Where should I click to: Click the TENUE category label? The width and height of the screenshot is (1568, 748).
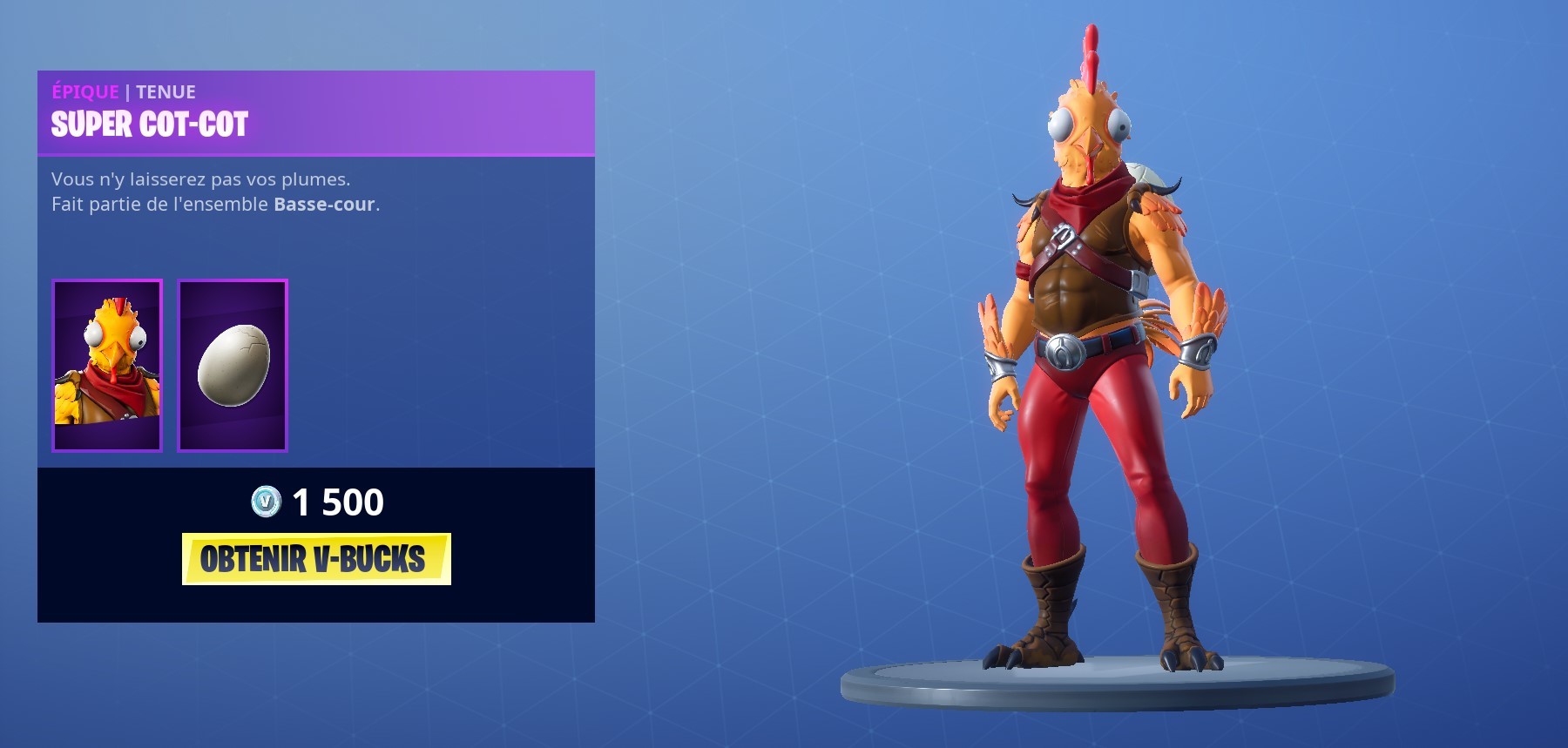pyautogui.click(x=168, y=91)
